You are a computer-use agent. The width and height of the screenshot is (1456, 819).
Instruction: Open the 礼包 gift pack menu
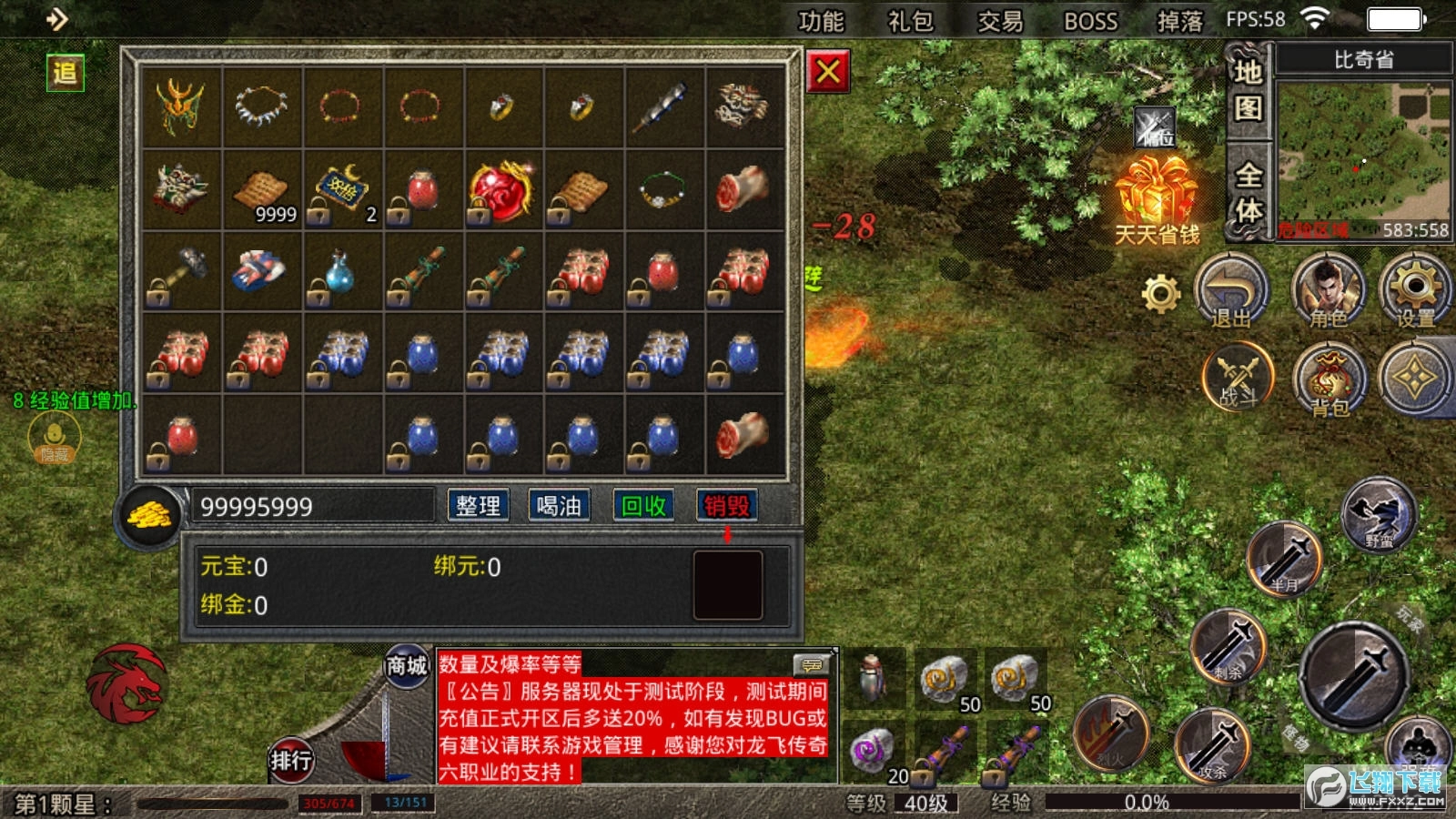[x=910, y=21]
